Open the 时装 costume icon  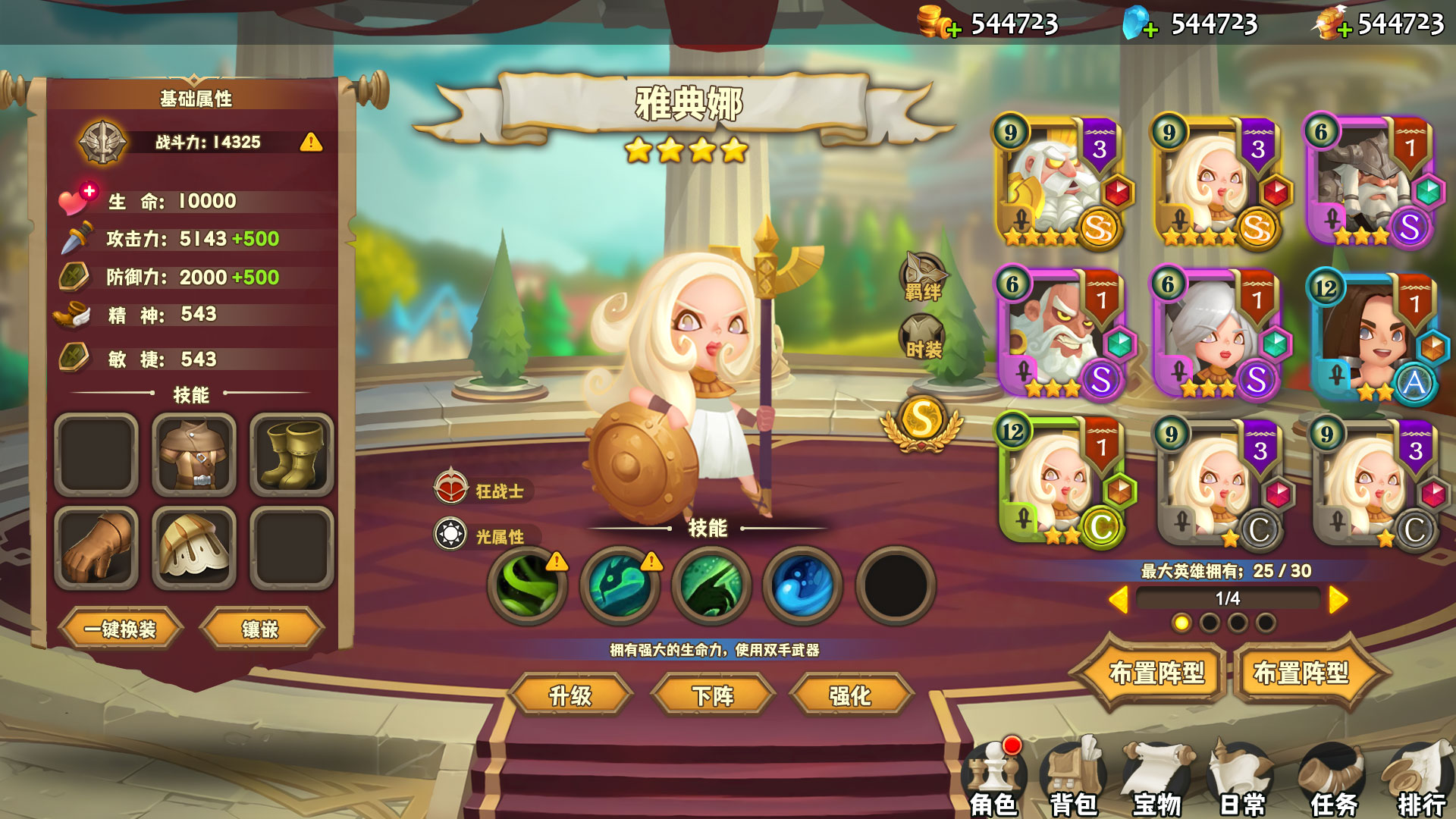[x=922, y=337]
